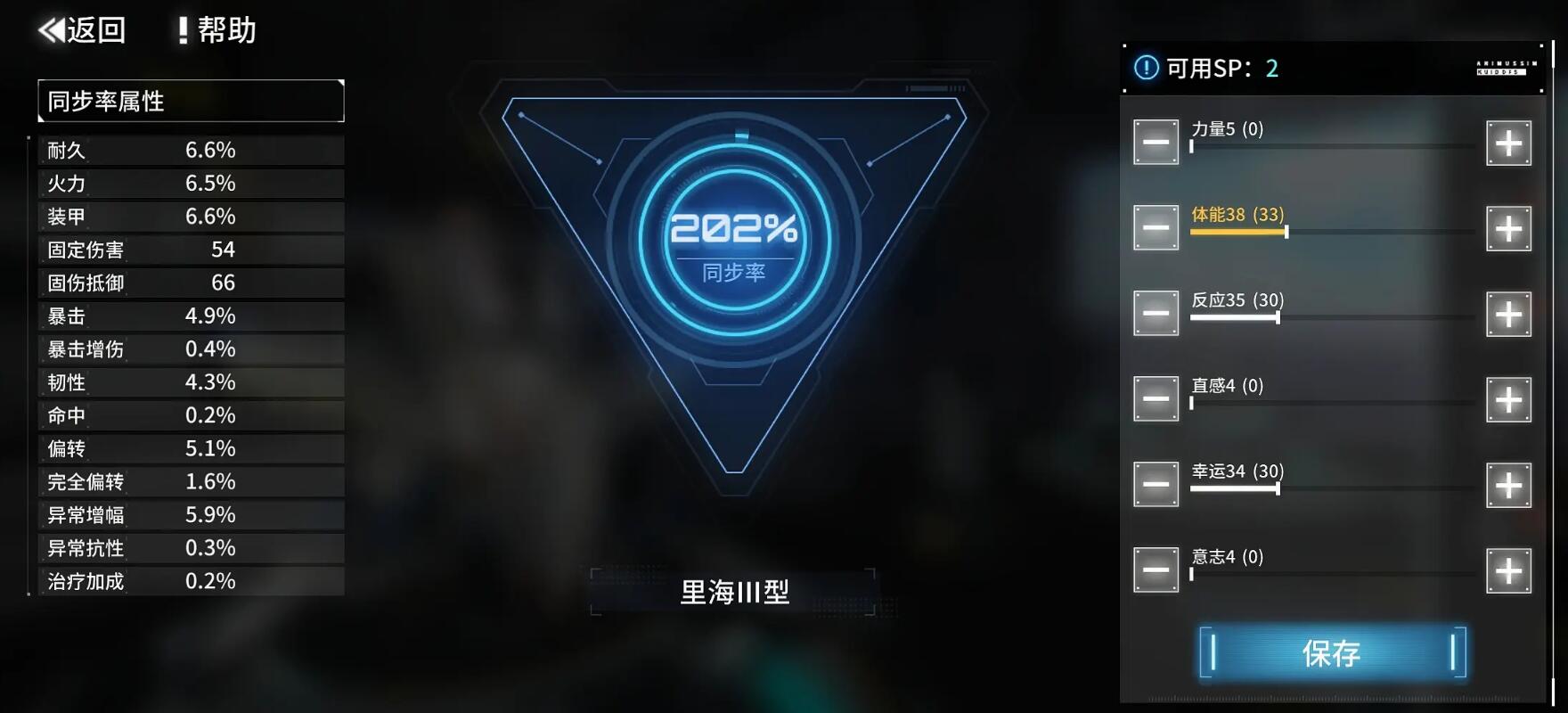Decrease 力量 with its minus button

coord(1156,143)
